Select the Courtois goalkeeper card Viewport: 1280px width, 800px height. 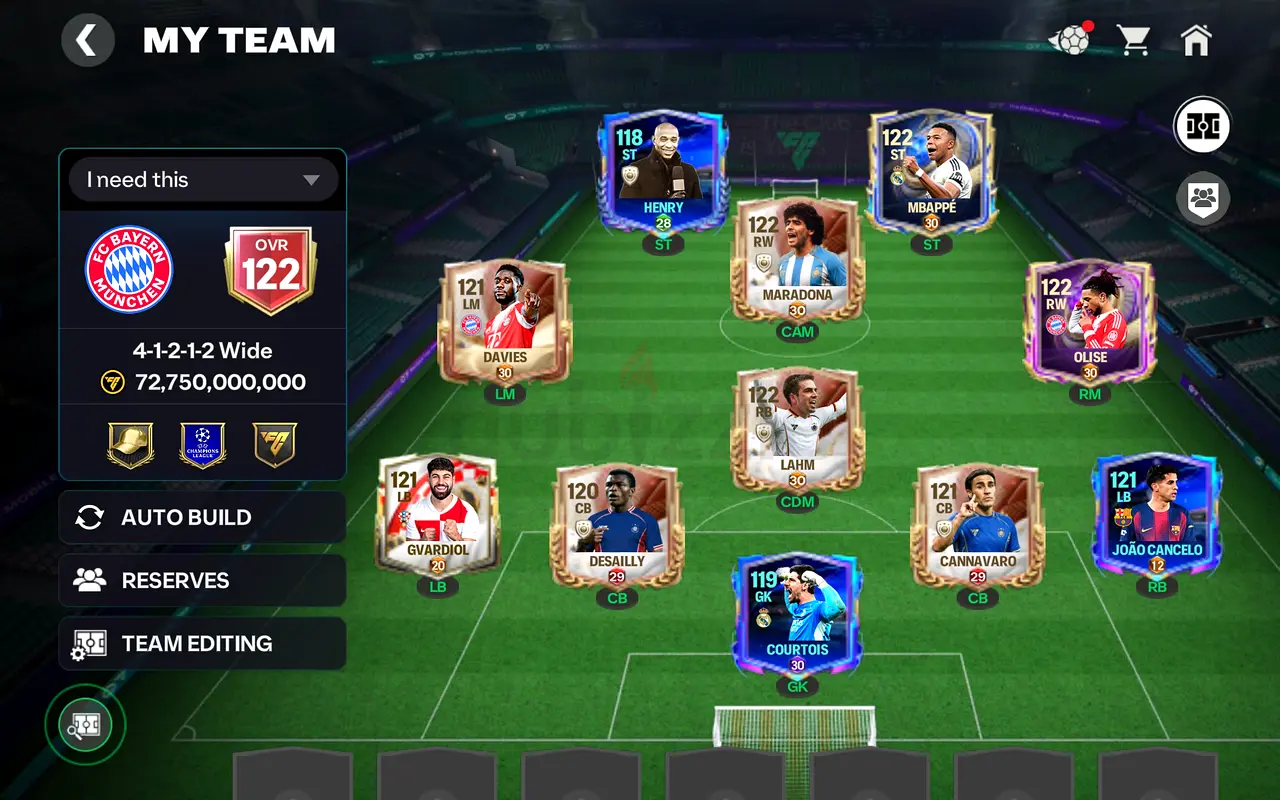[797, 613]
